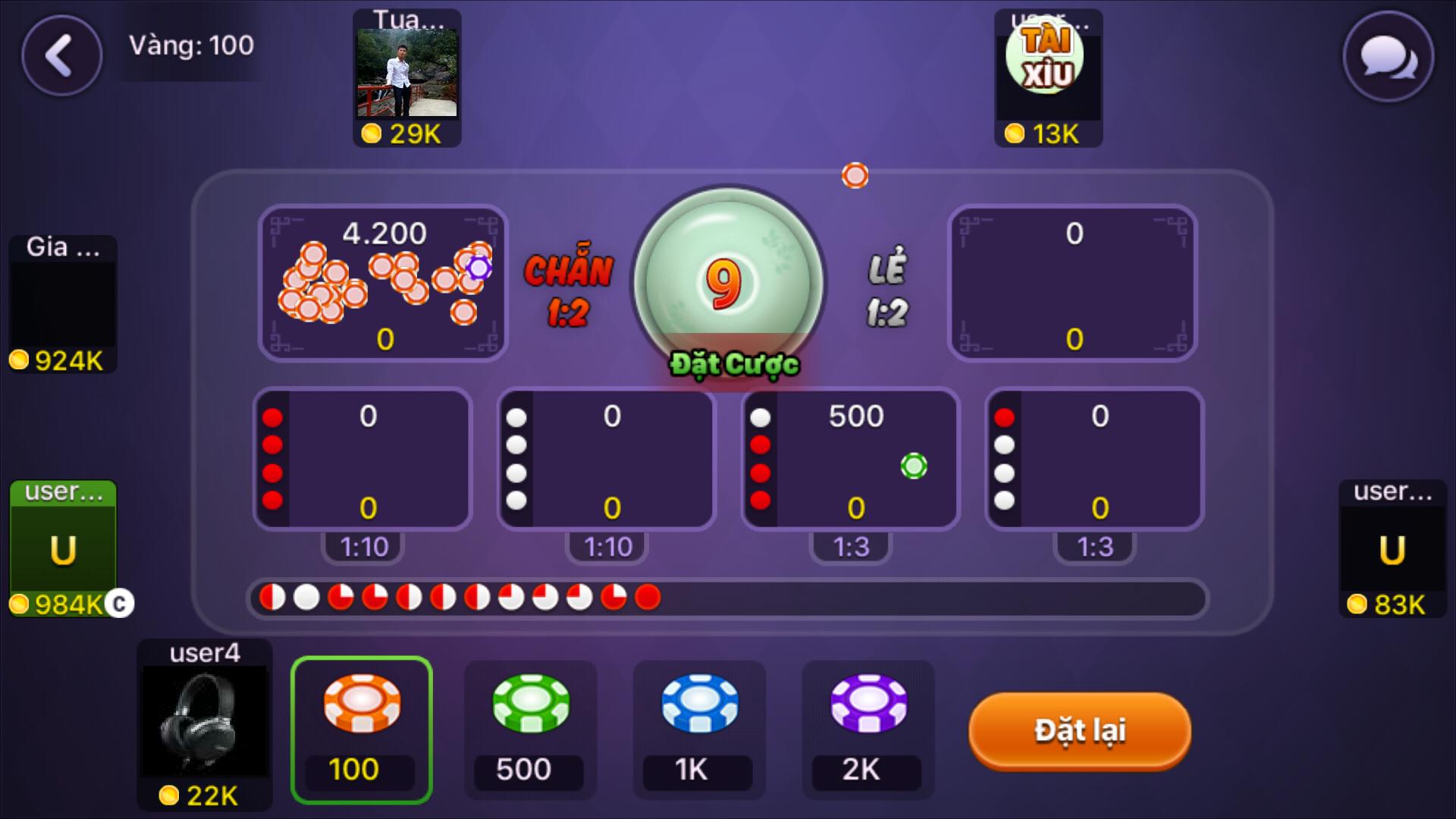Viewport: 1456px width, 819px height.
Task: Bet on the 1:3 zone showing 500
Action: coord(849,459)
